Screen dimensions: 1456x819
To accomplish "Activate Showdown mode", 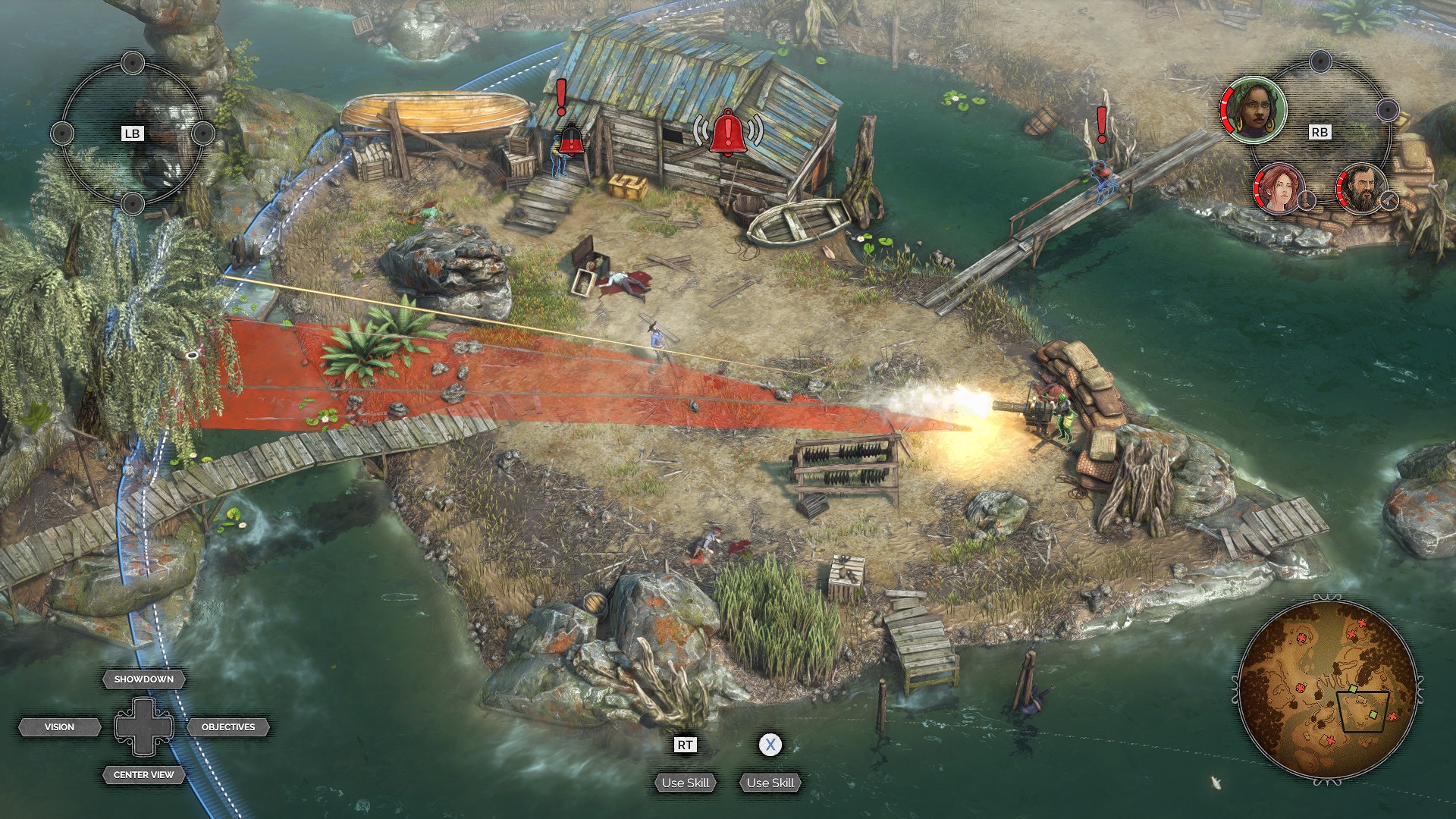I will (143, 679).
